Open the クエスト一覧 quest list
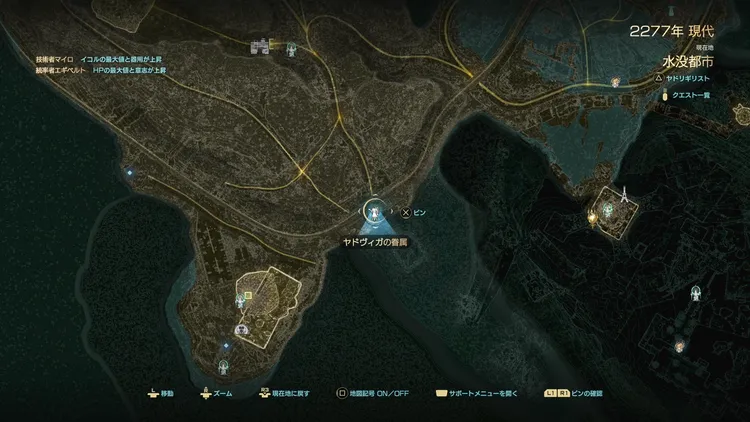 692,95
